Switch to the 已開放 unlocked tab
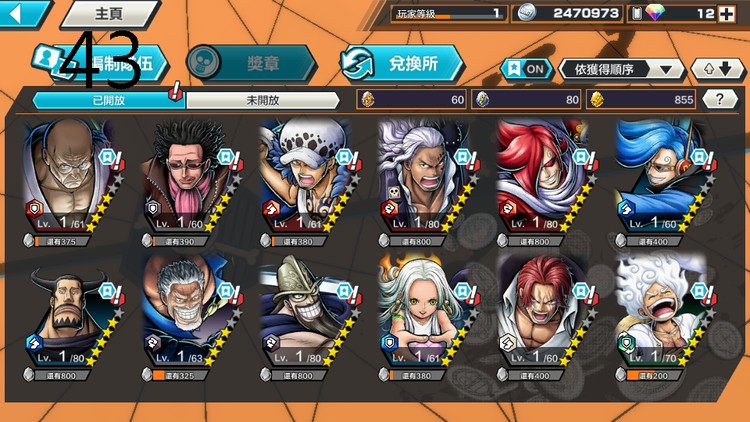 point(108,99)
